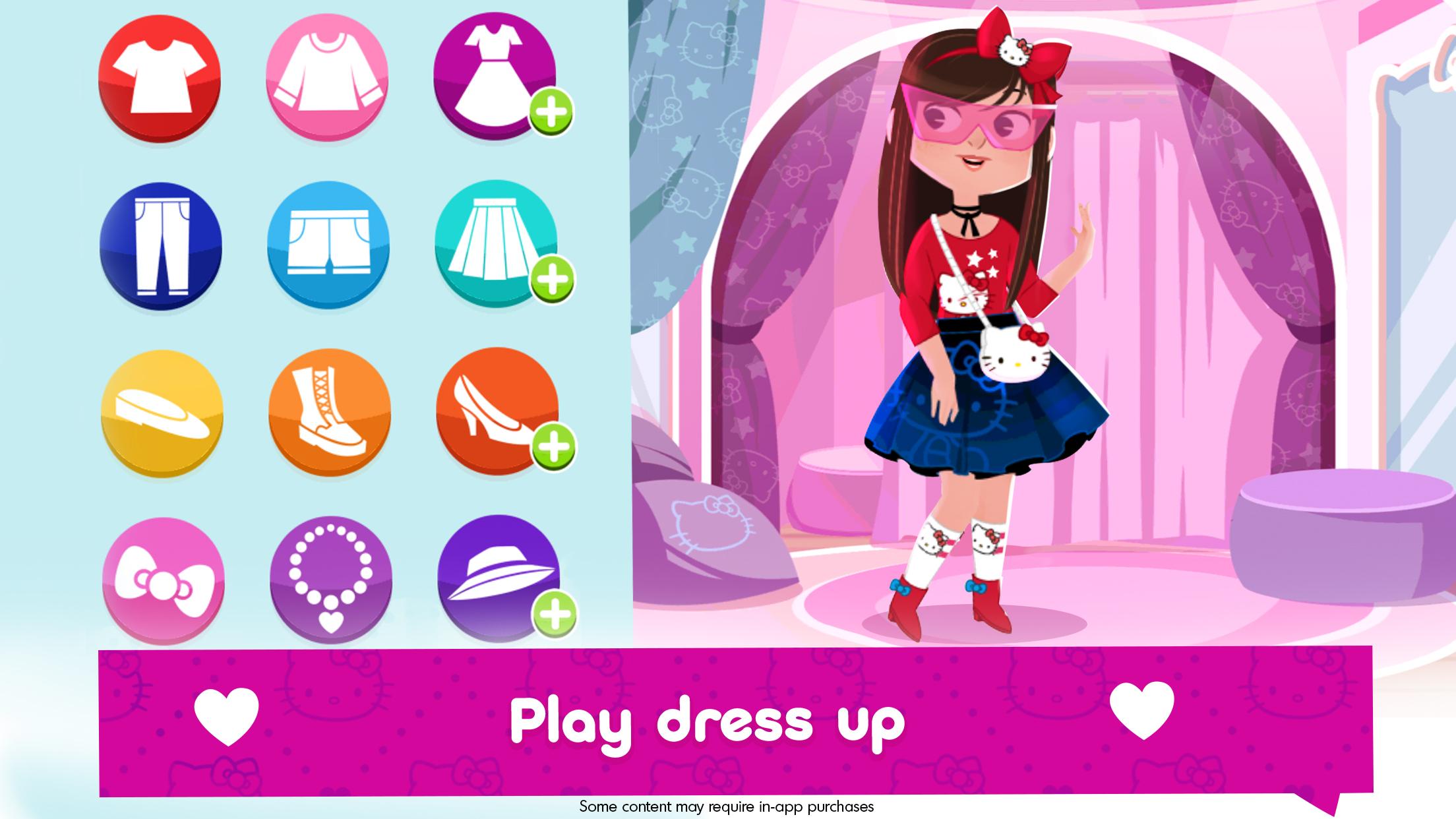Open the pink sweater clothing category
Image resolution: width=1456 pixels, height=819 pixels.
pos(327,78)
